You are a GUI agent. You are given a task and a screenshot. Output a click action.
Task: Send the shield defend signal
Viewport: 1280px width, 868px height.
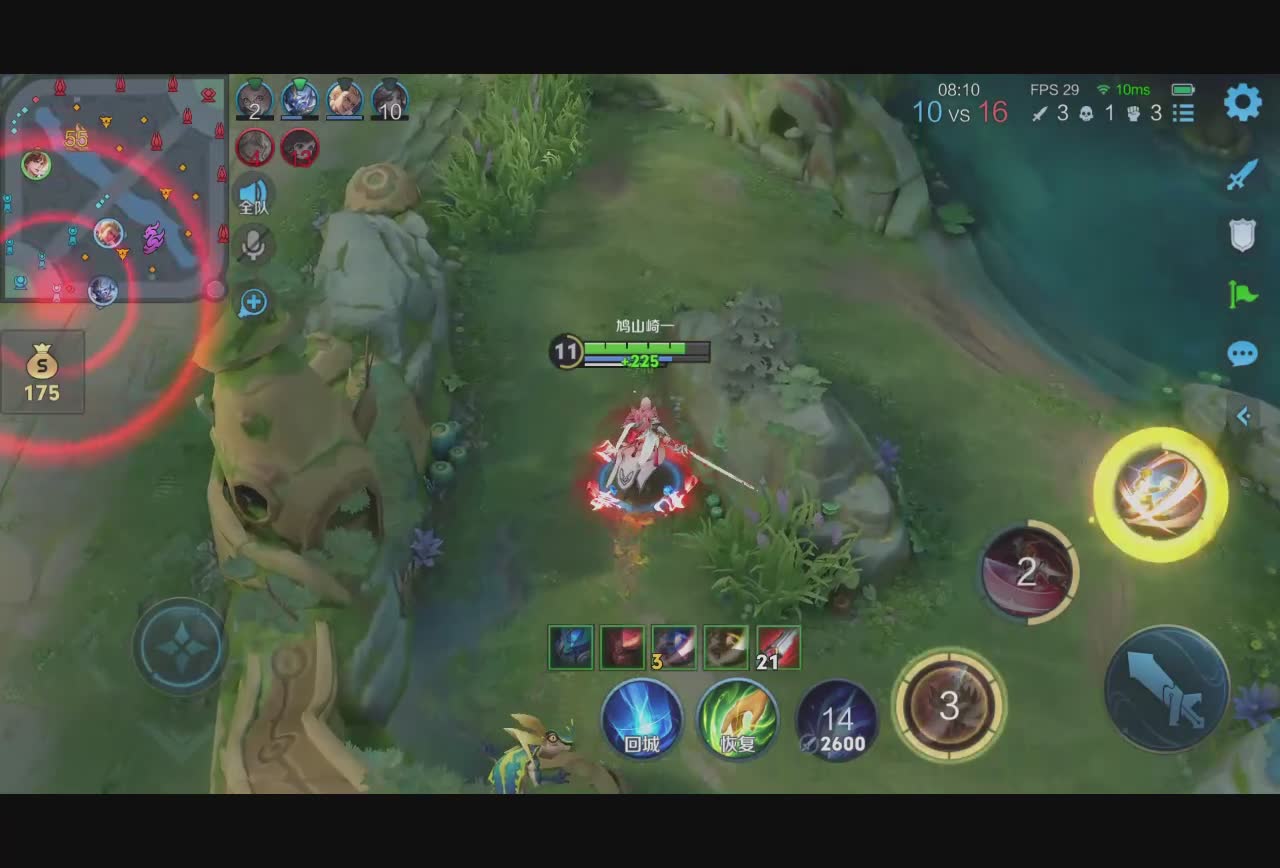pos(1242,235)
